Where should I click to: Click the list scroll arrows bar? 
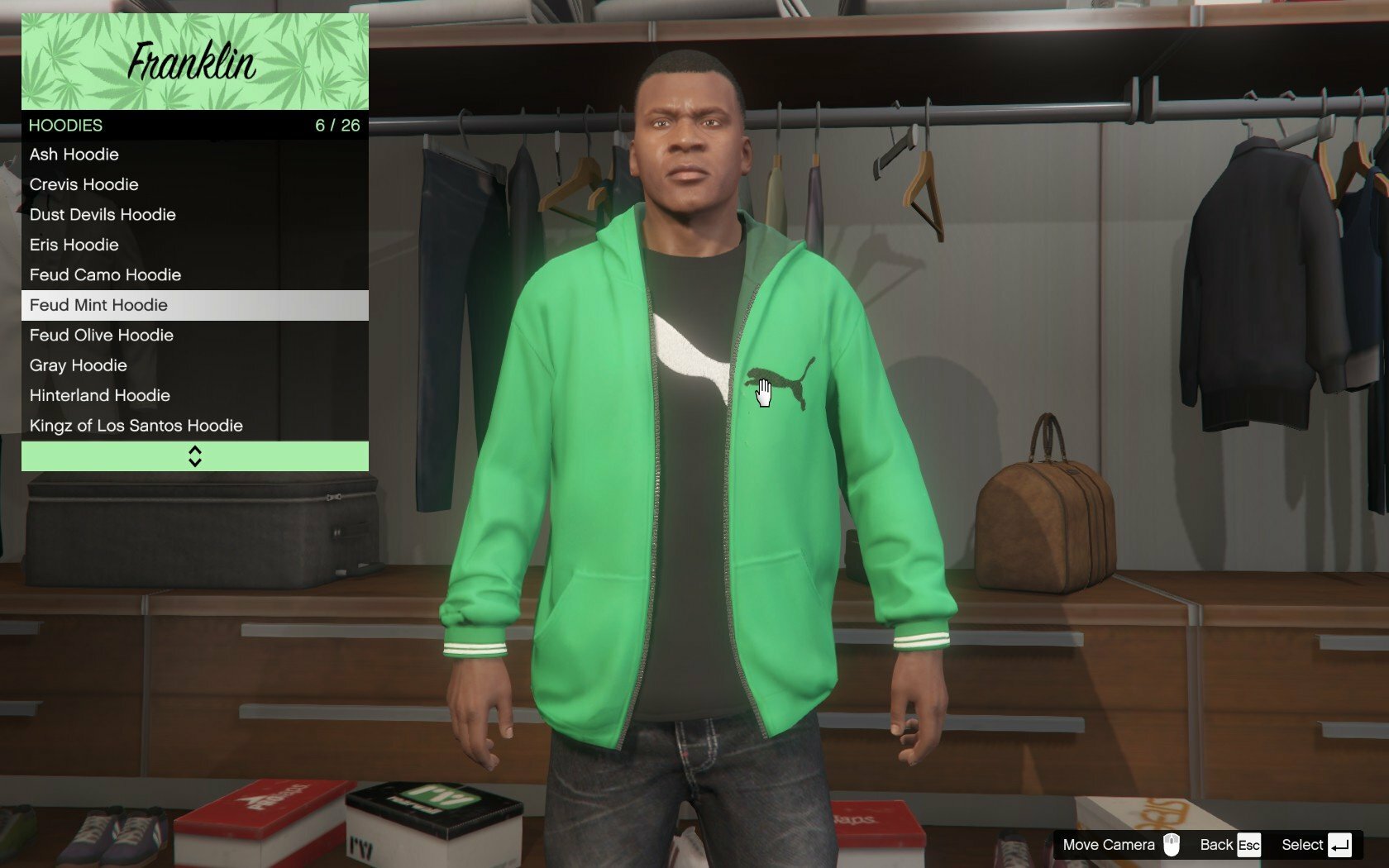pos(194,456)
